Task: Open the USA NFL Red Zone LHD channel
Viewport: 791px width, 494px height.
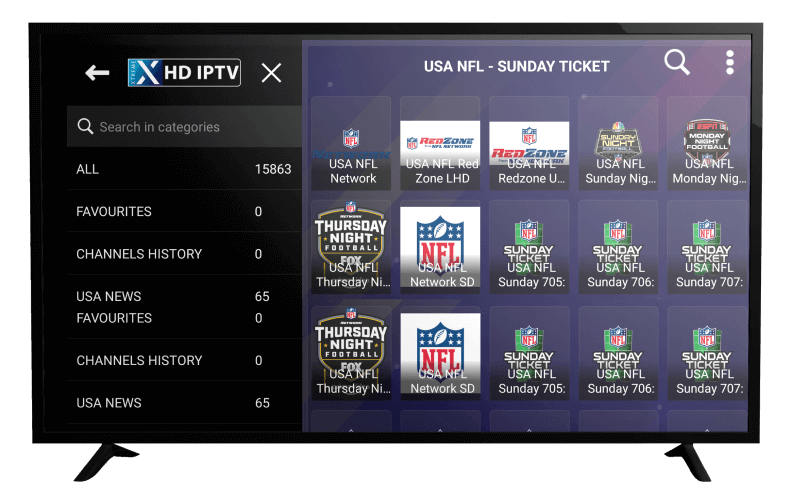Action: [440, 144]
